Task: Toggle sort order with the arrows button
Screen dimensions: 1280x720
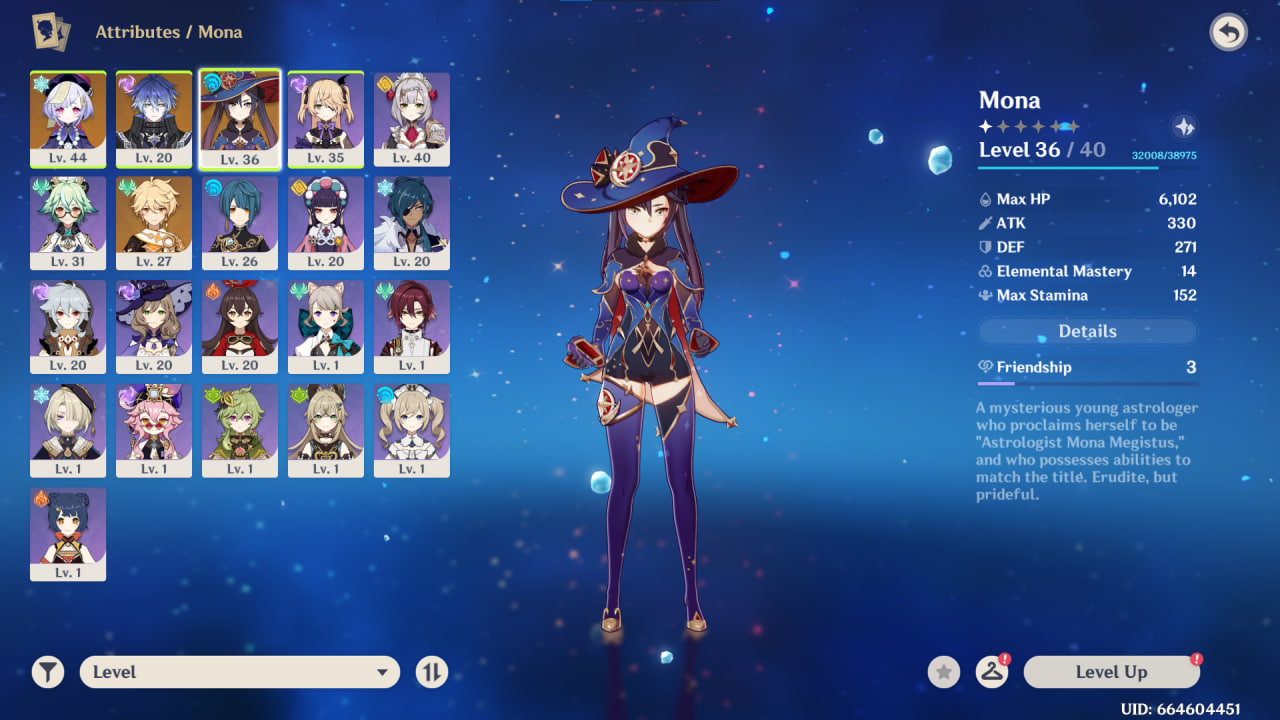Action: coord(431,672)
